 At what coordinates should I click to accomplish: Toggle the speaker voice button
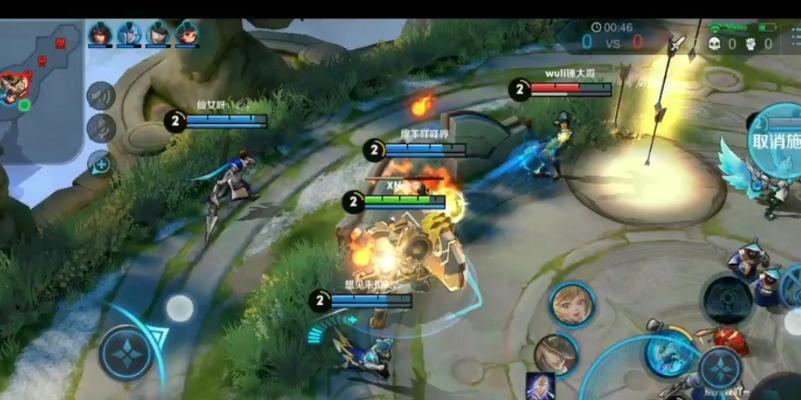click(x=101, y=95)
